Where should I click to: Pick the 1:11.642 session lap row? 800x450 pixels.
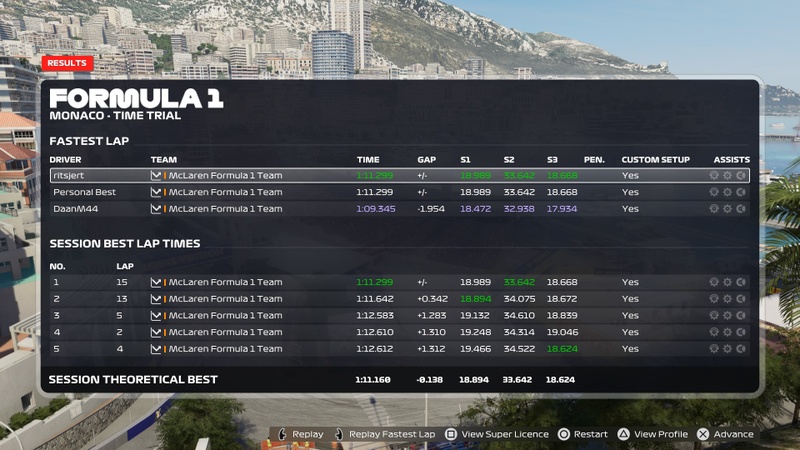(400, 299)
